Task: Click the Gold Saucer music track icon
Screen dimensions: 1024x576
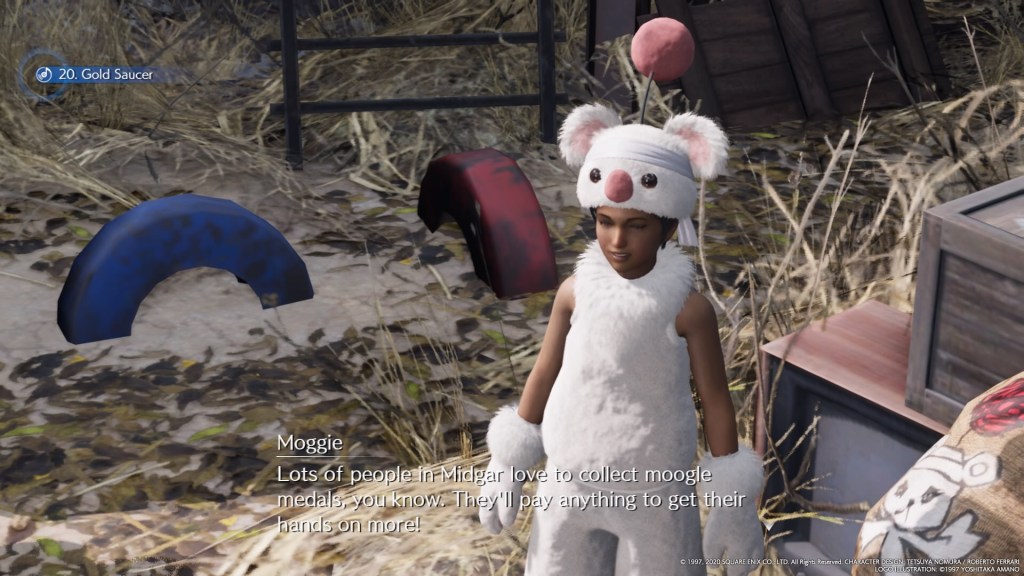Action: (x=43, y=74)
